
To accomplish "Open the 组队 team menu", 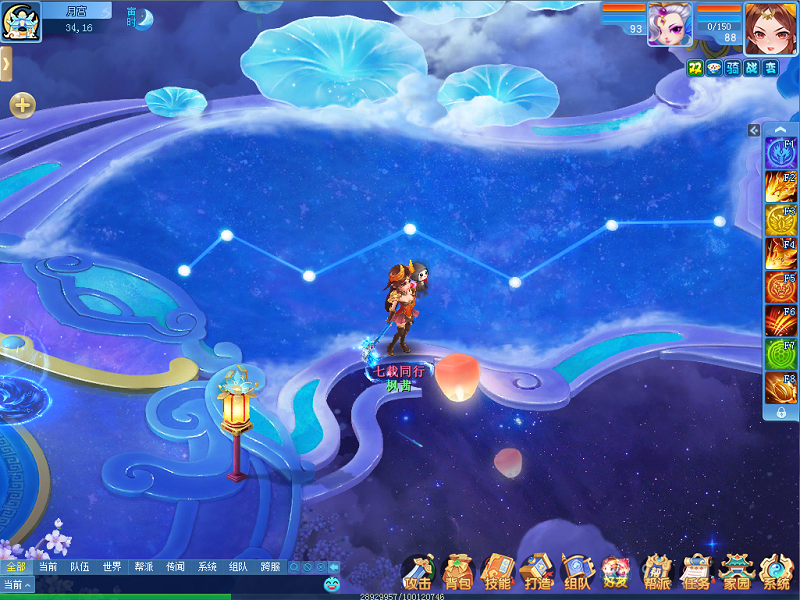I will point(577,573).
